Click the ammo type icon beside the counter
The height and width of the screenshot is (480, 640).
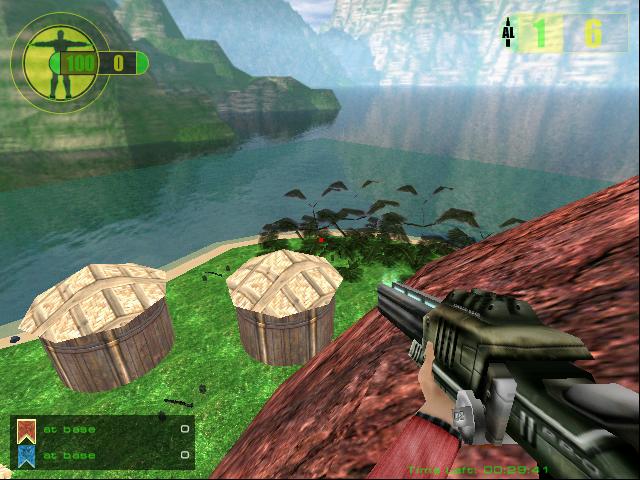coord(508,32)
